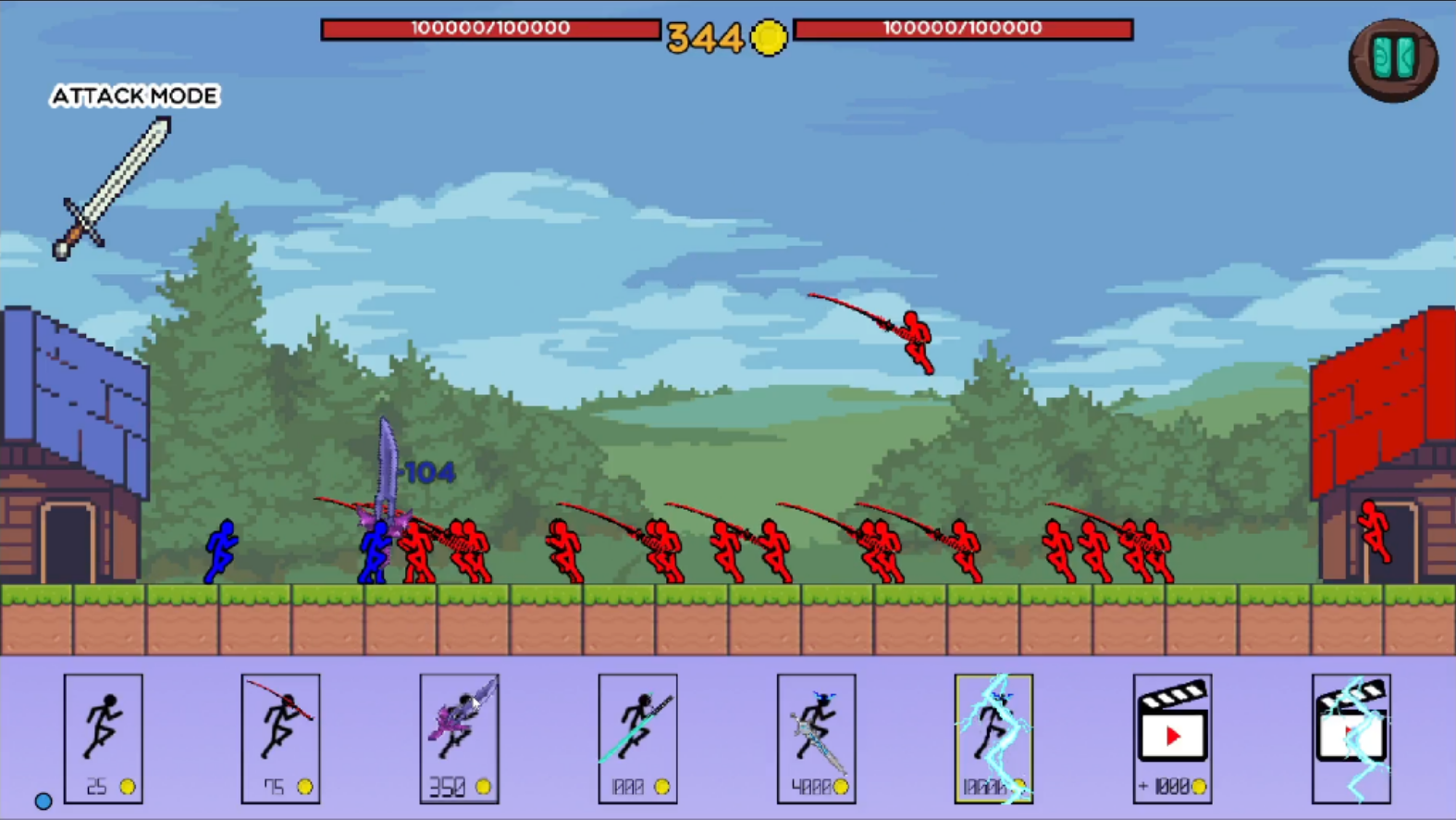
Task: Toggle Attack Mode with the sword icon
Action: 112,190
